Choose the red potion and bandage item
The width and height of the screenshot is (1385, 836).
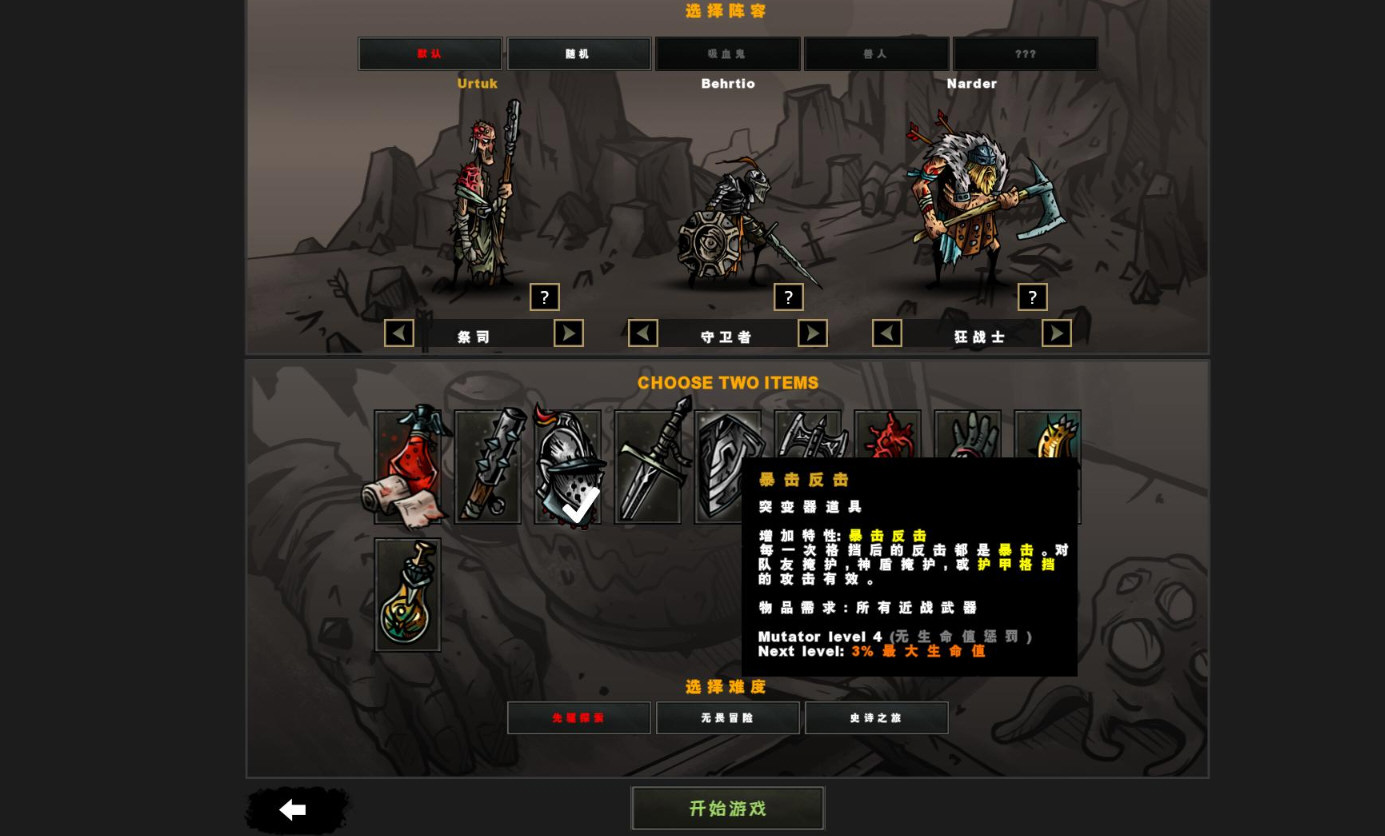pyautogui.click(x=407, y=467)
